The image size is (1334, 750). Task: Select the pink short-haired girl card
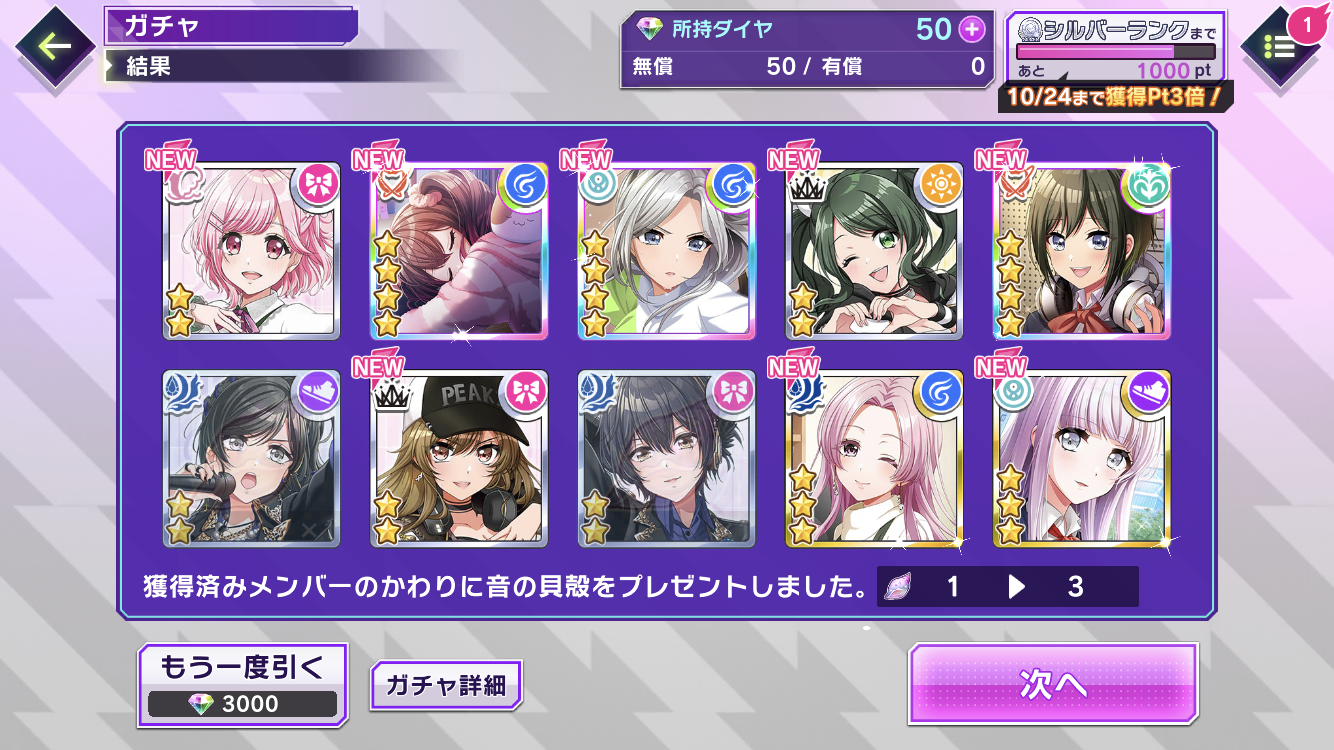[252, 251]
